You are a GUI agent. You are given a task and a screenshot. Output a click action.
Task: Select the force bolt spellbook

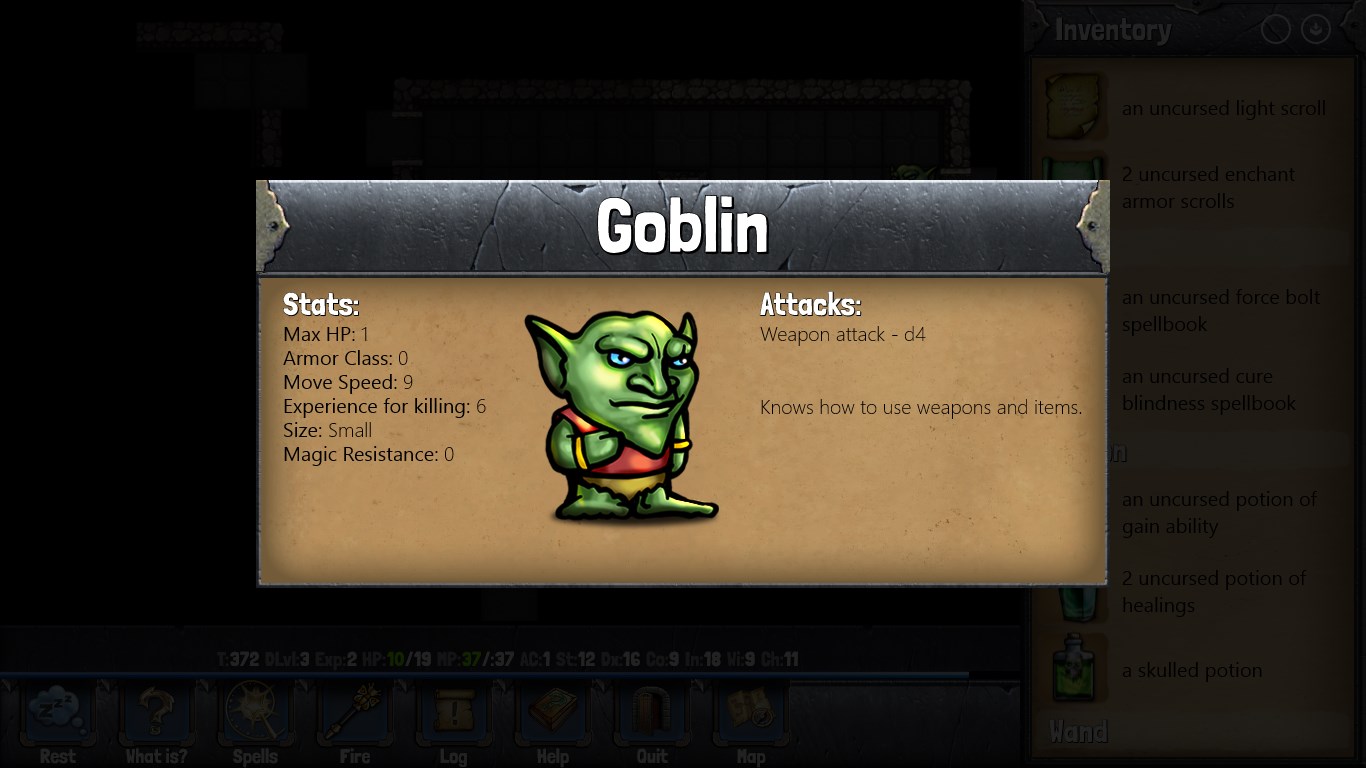pos(1220,310)
